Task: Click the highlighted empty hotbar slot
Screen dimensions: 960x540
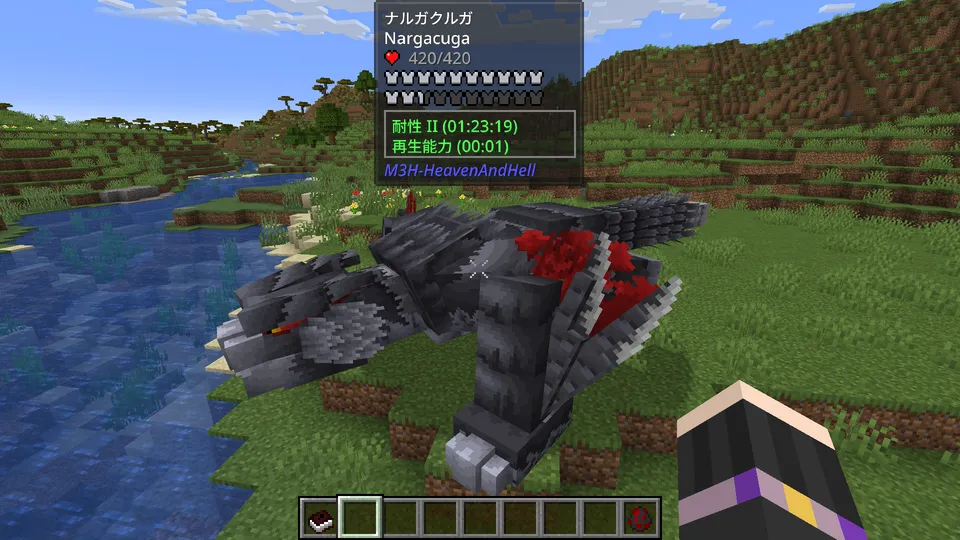Action: pos(358,518)
